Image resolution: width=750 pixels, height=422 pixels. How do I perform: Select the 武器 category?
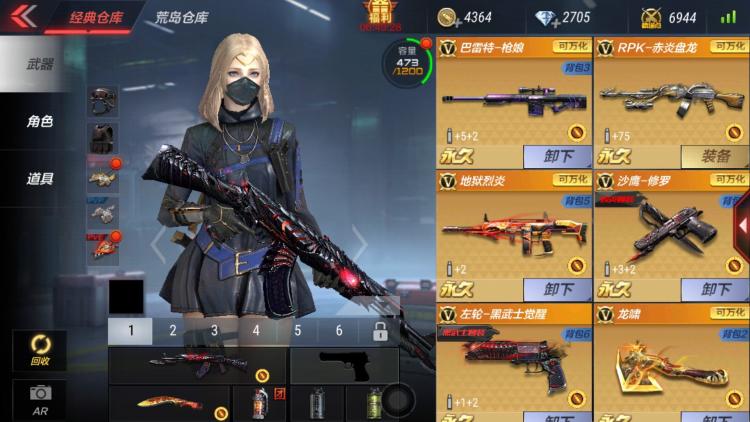pyautogui.click(x=40, y=63)
